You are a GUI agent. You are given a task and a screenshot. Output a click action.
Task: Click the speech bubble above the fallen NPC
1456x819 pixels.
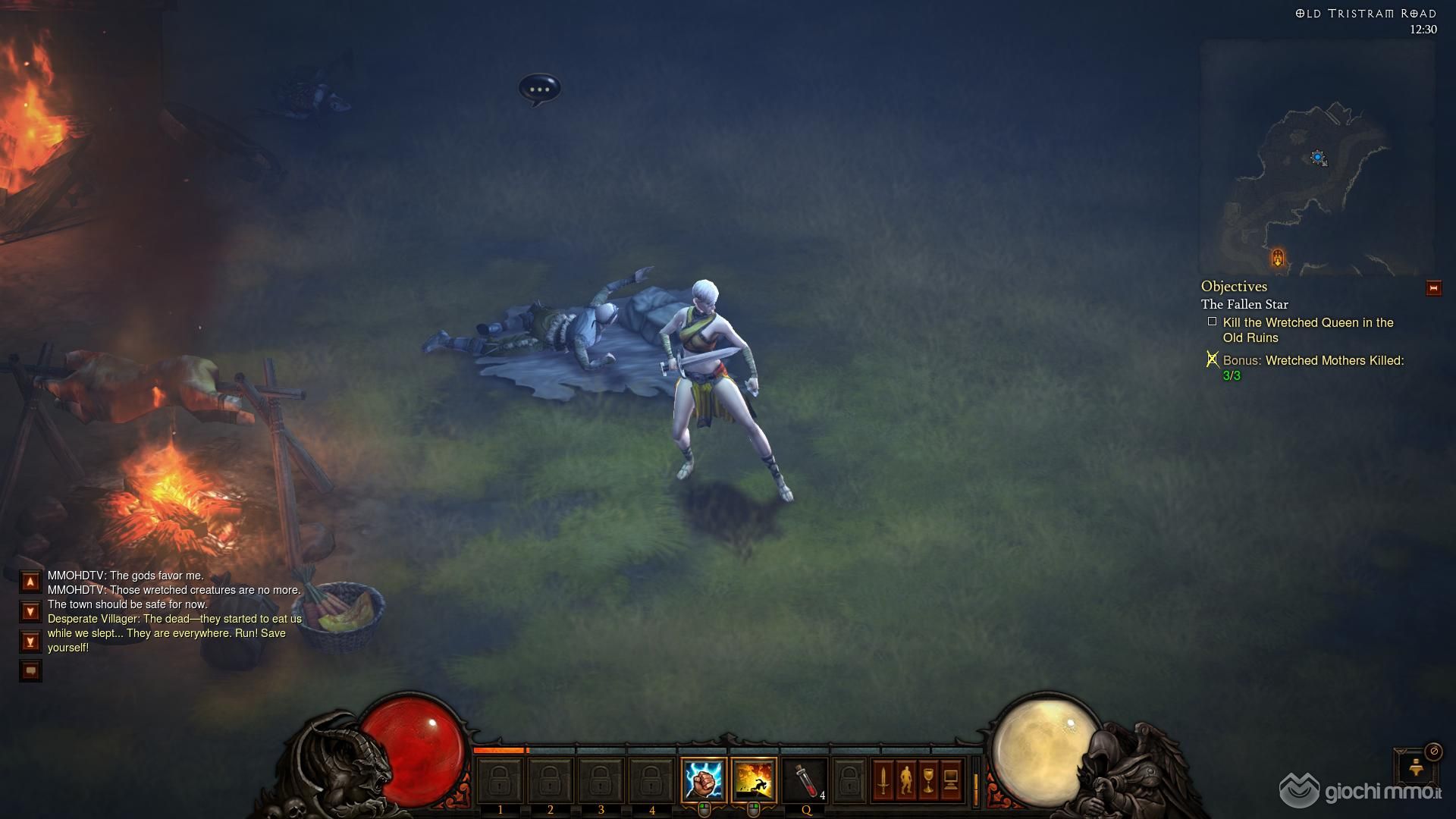click(x=539, y=89)
